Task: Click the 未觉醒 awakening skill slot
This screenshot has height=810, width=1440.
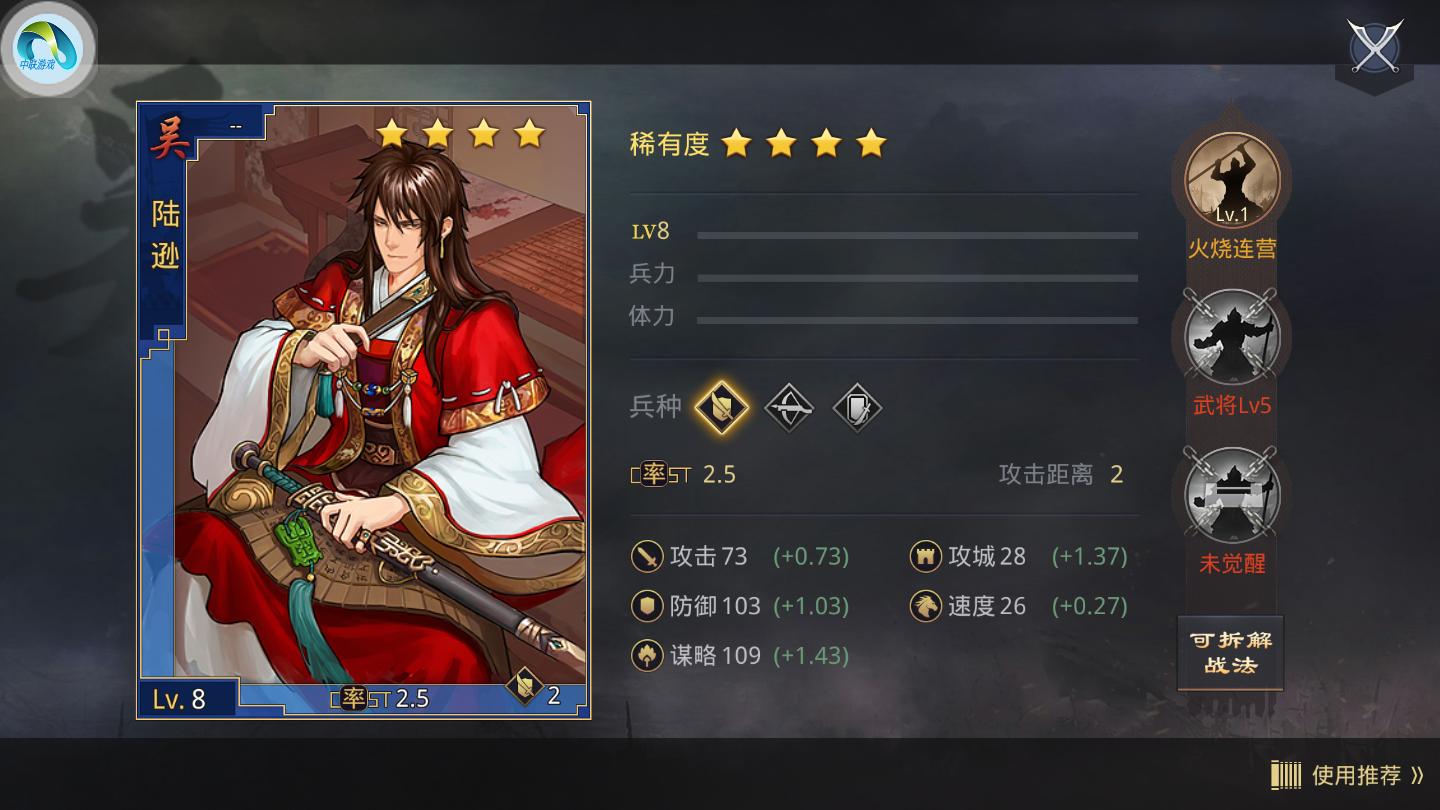Action: tap(1232, 497)
